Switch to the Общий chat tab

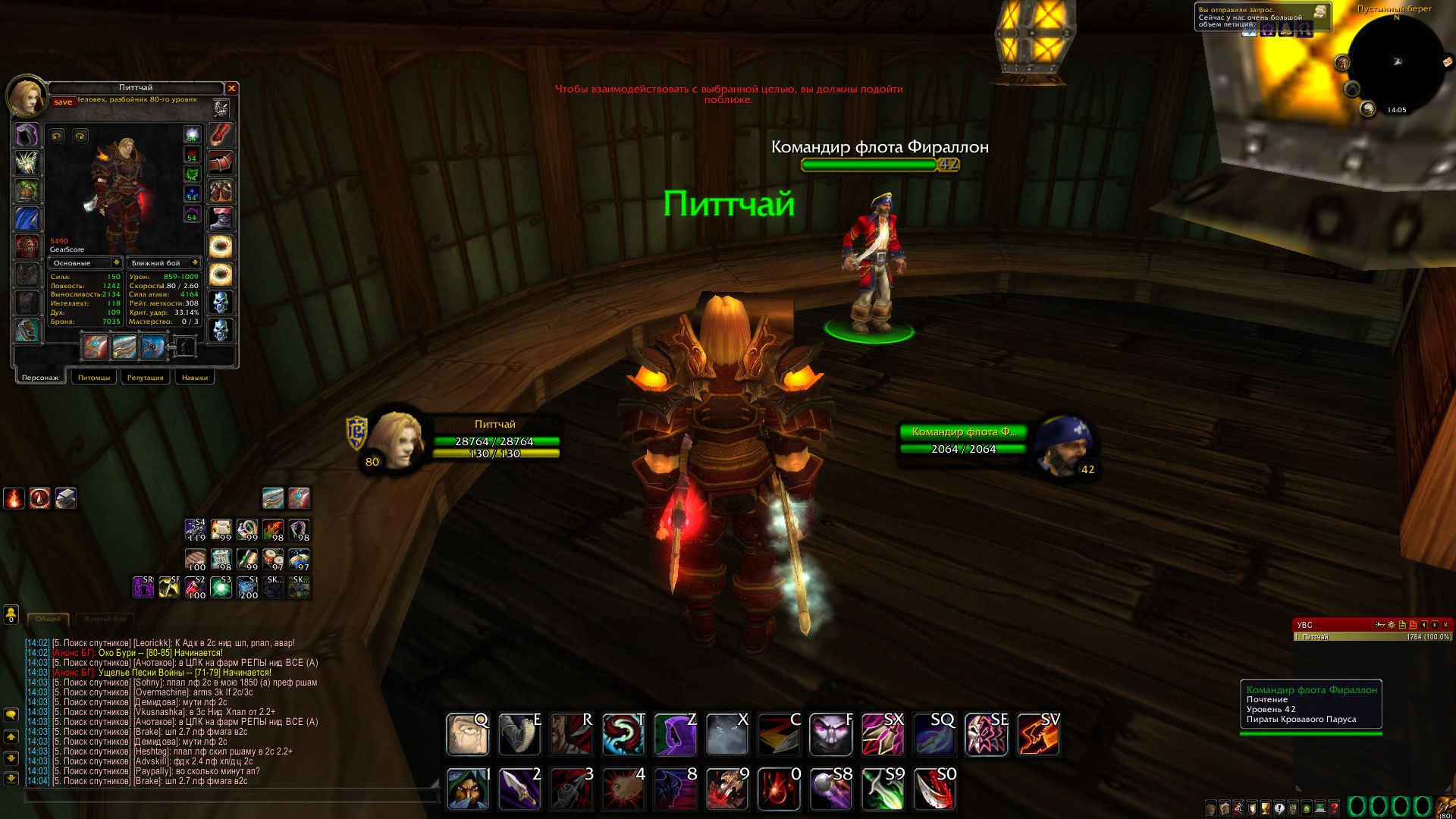coord(48,619)
